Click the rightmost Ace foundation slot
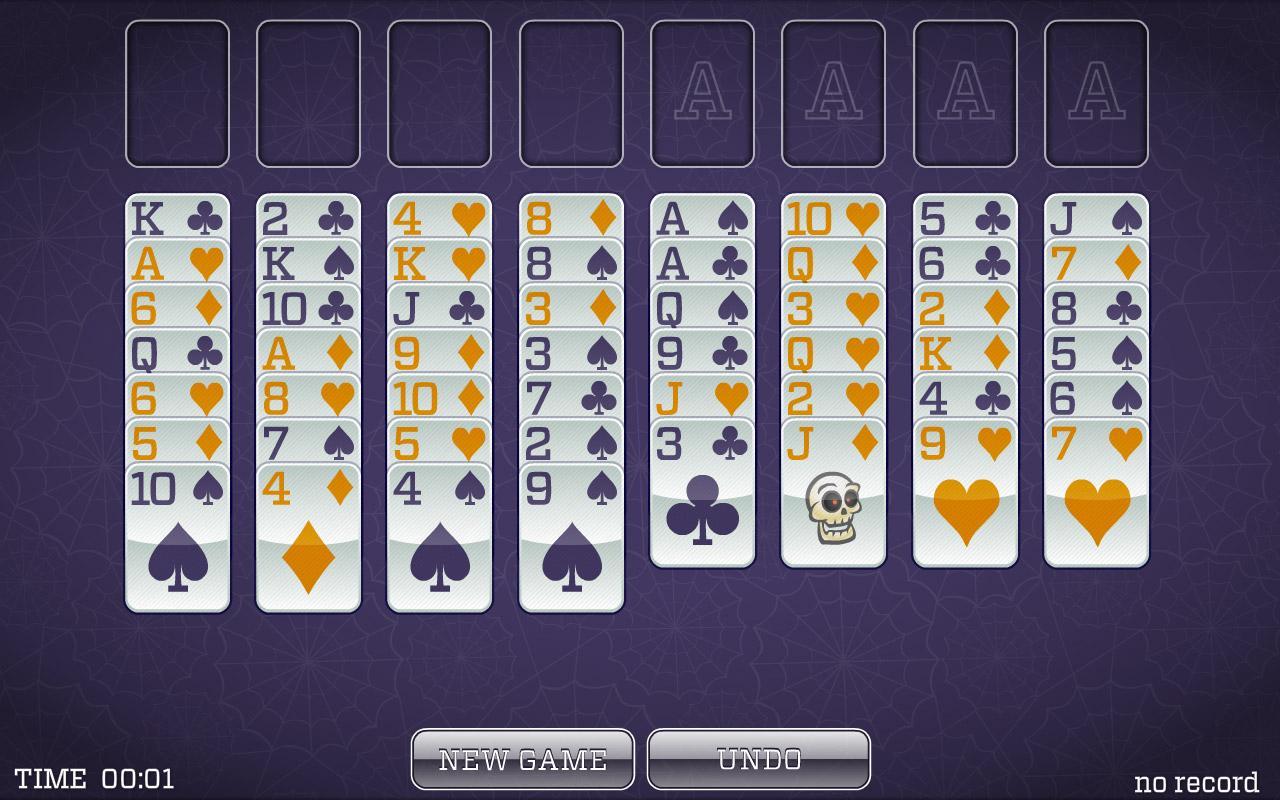Viewport: 1280px width, 800px height. [1095, 95]
